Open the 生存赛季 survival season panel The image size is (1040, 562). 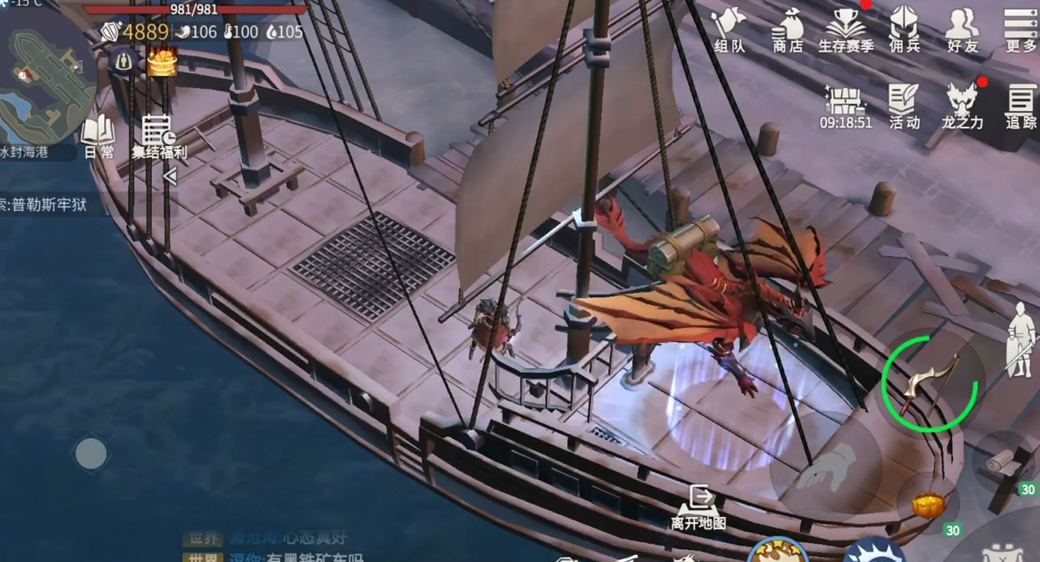[x=846, y=29]
